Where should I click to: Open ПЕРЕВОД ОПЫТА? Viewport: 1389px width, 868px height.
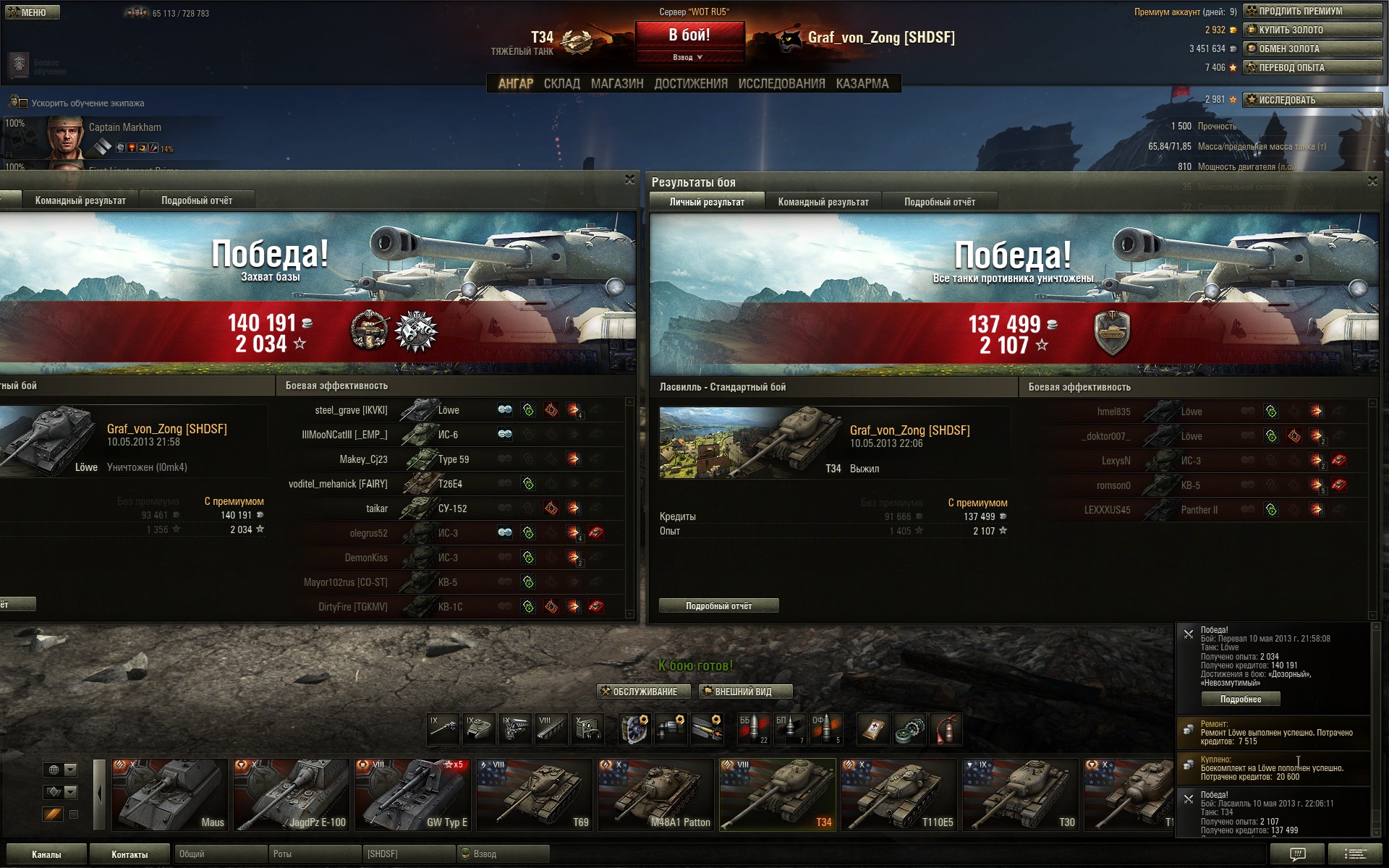[1312, 68]
